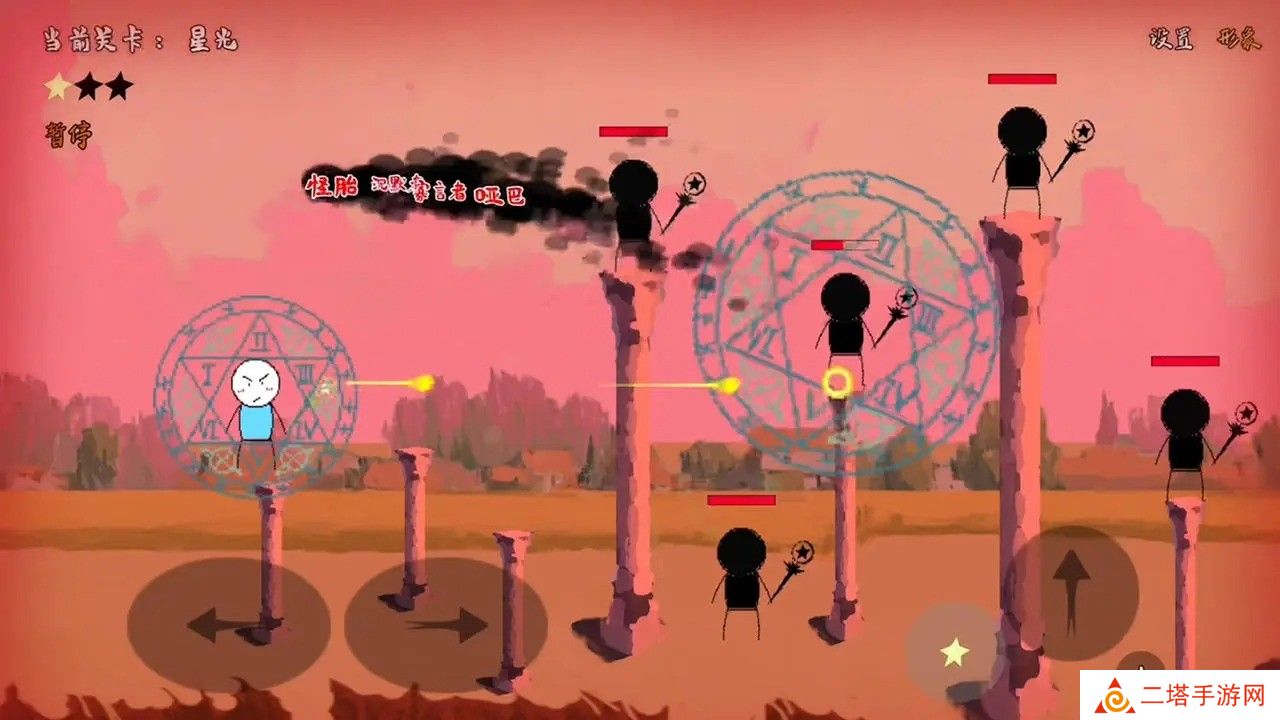Tap the left arrow move button
The height and width of the screenshot is (720, 1280).
click(x=228, y=625)
